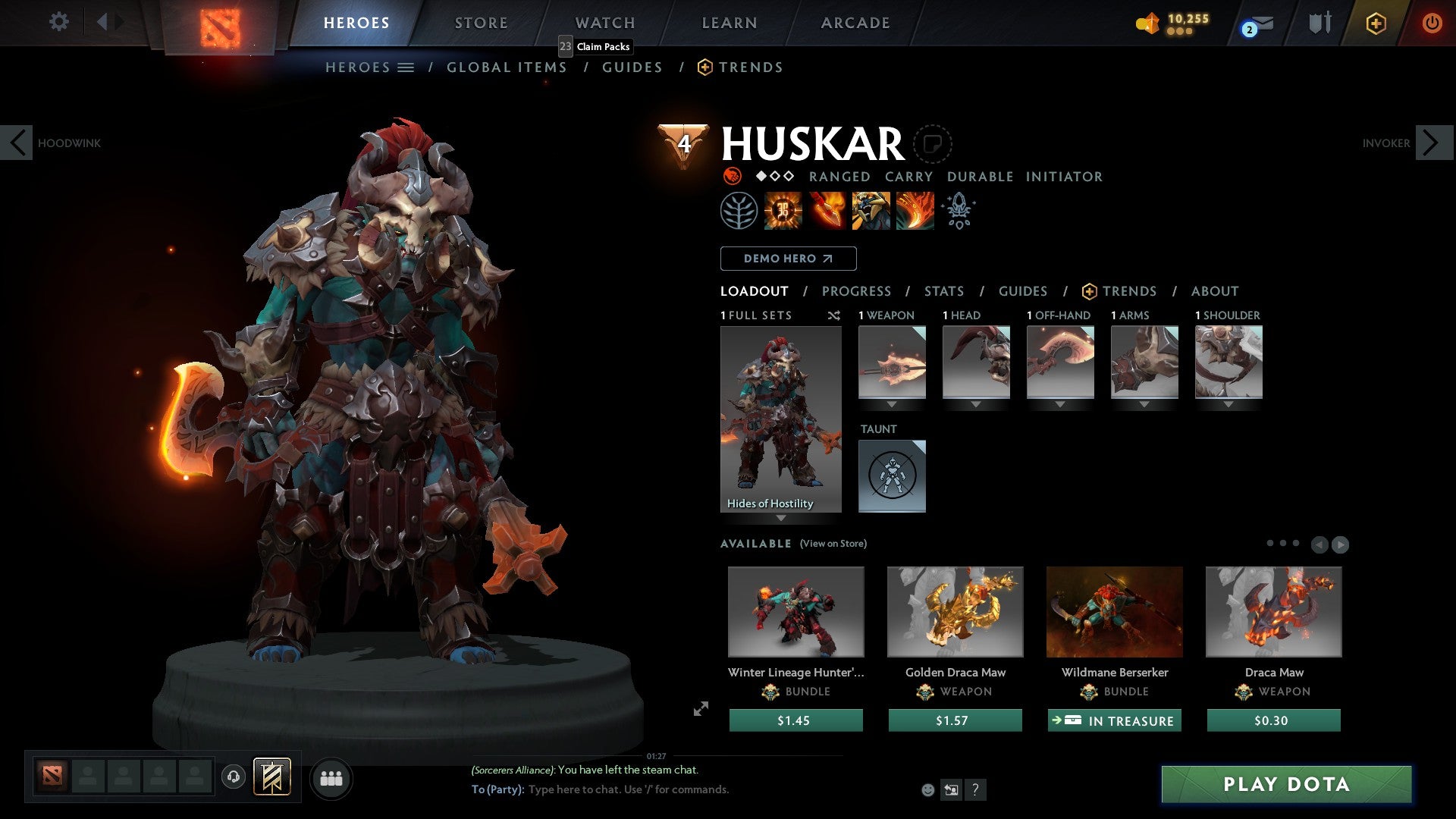Open friends list icon near chat

point(331,777)
